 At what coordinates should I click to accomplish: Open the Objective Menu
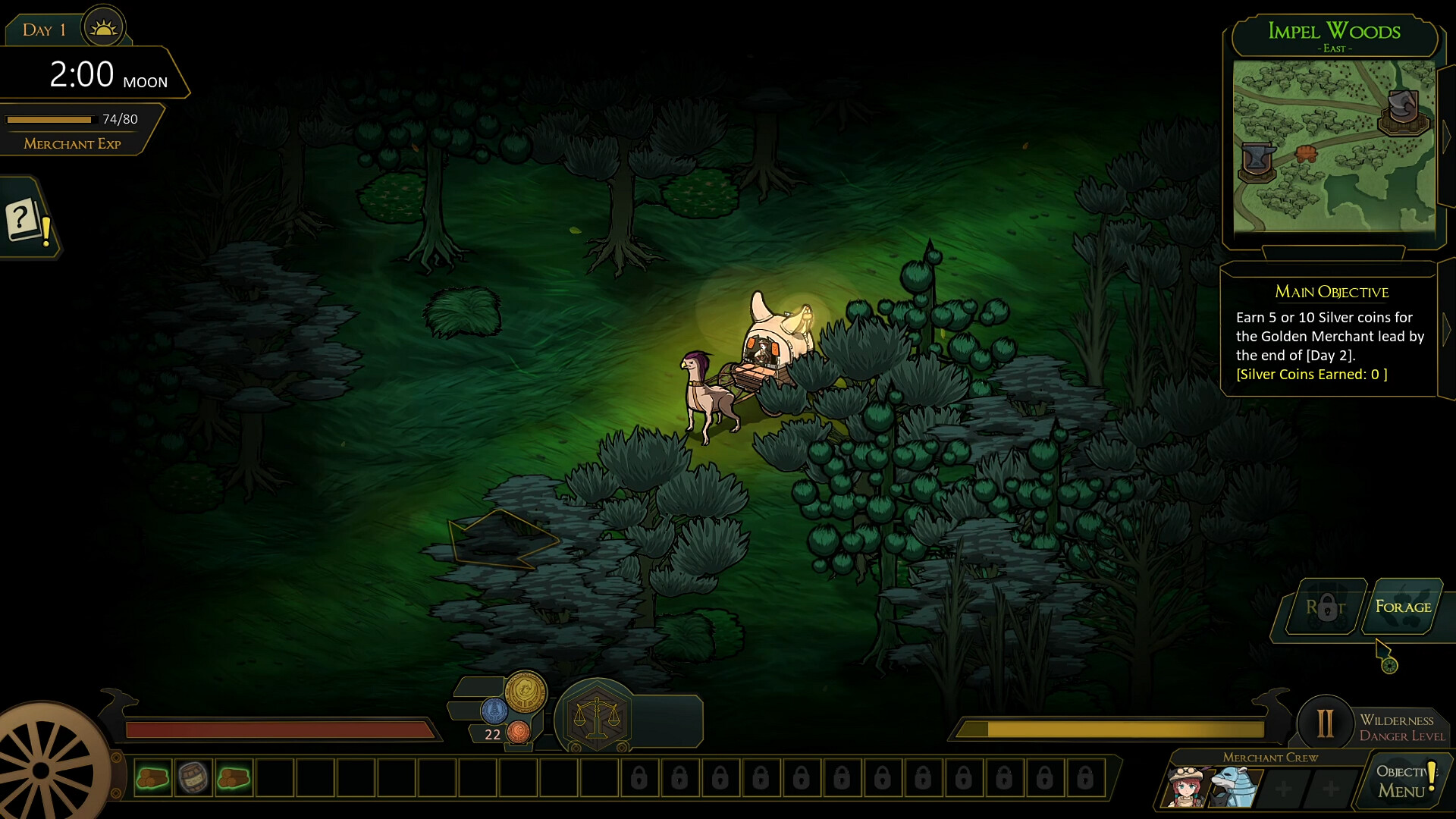[x=1403, y=781]
